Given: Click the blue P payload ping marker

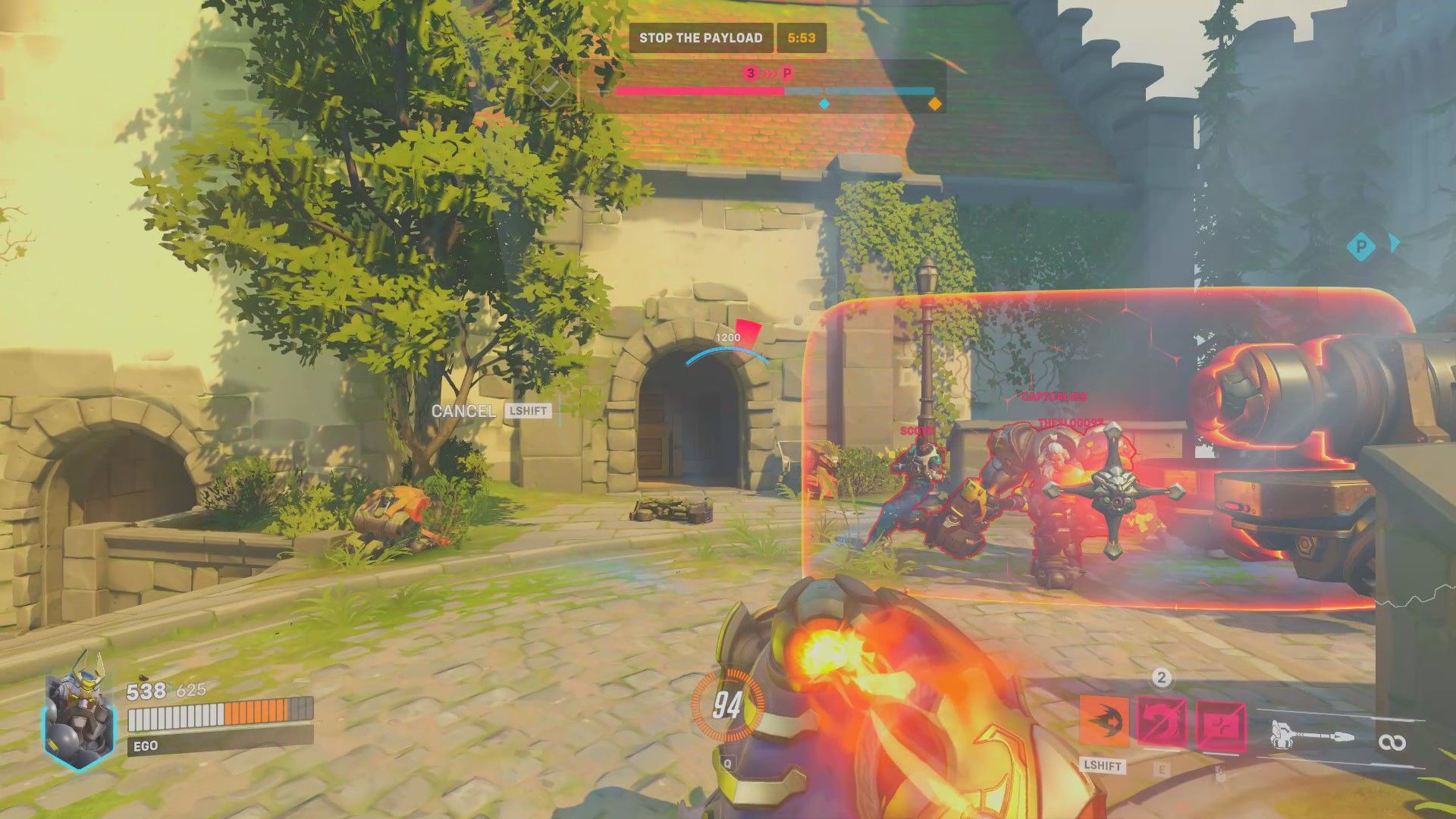Looking at the screenshot, I should pyautogui.click(x=1362, y=246).
